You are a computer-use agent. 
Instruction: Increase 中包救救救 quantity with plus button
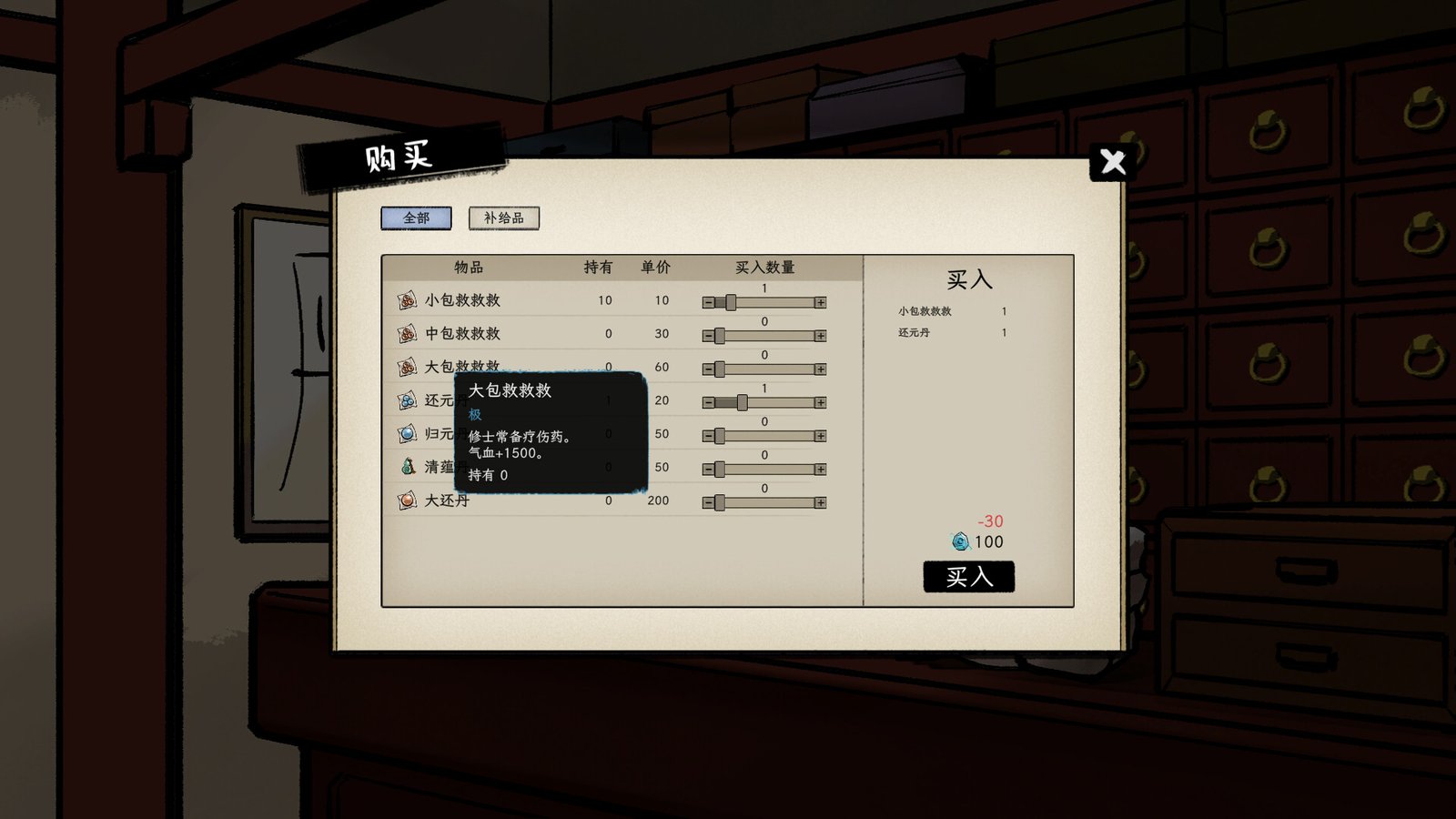point(822,334)
